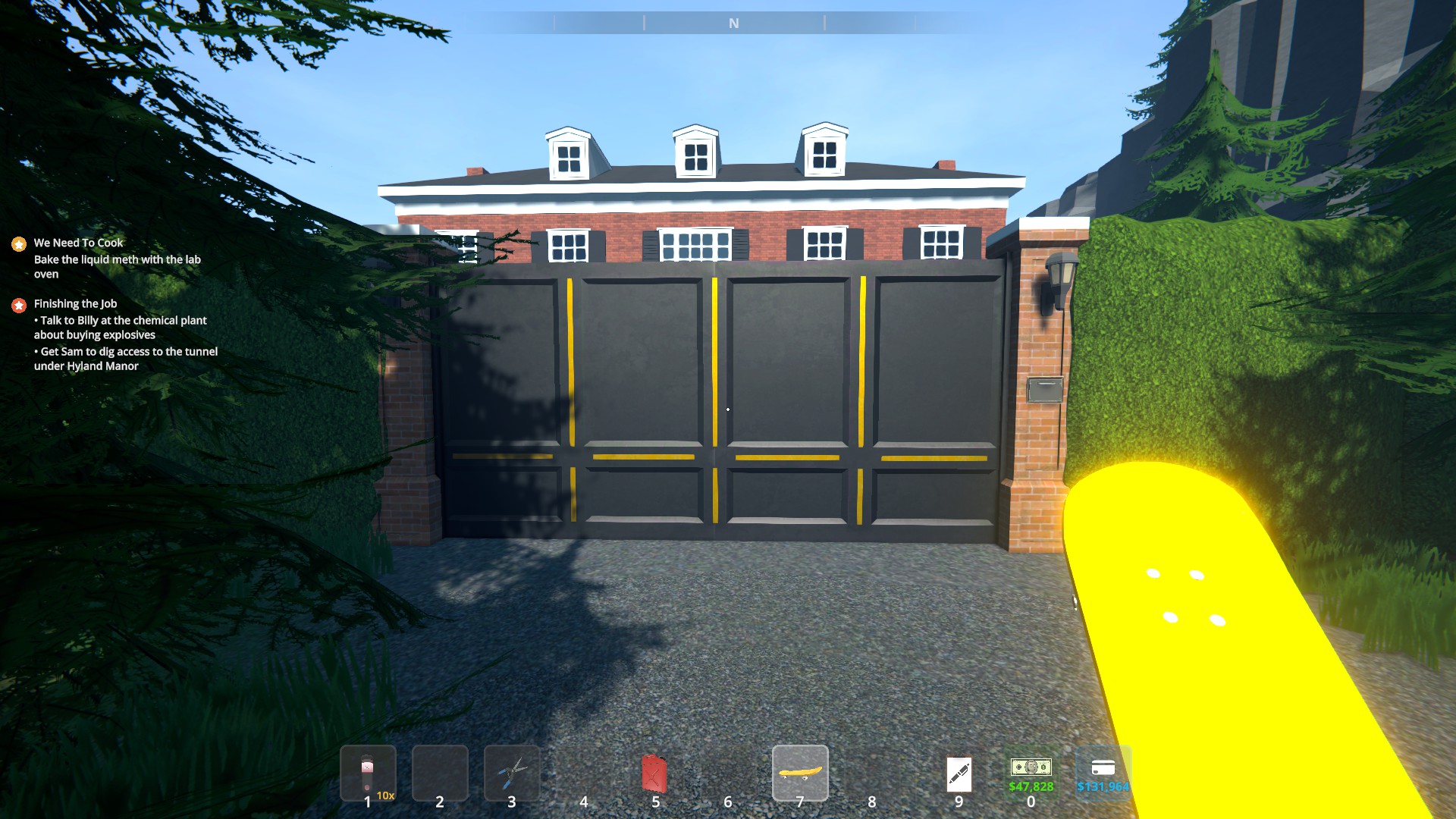Image resolution: width=1456 pixels, height=819 pixels.
Task: Select the energy drink in hotbar slot 1
Action: pyautogui.click(x=369, y=772)
